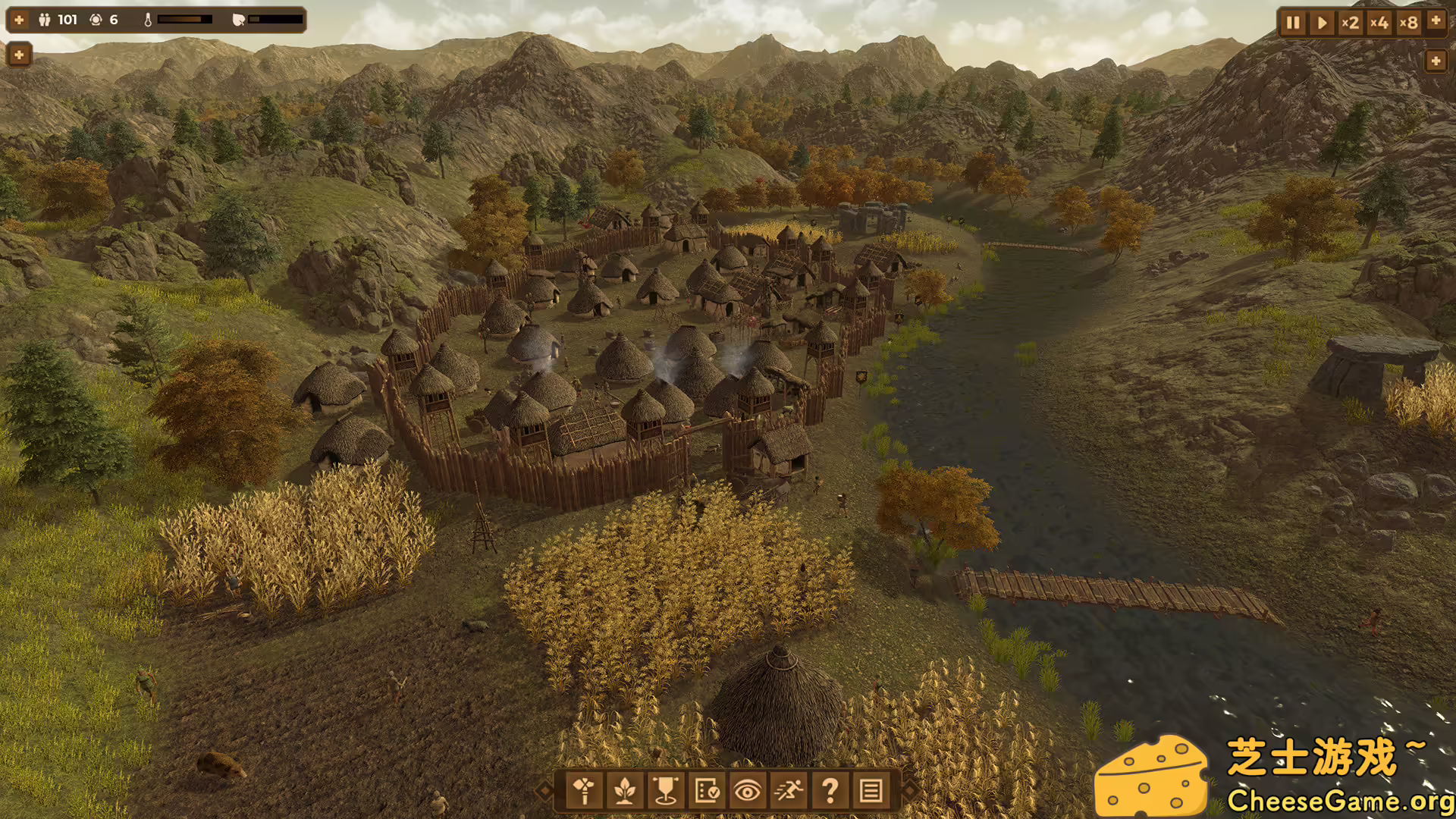Image resolution: width=1456 pixels, height=819 pixels.
Task: Click the running figure activity icon
Action: click(790, 792)
